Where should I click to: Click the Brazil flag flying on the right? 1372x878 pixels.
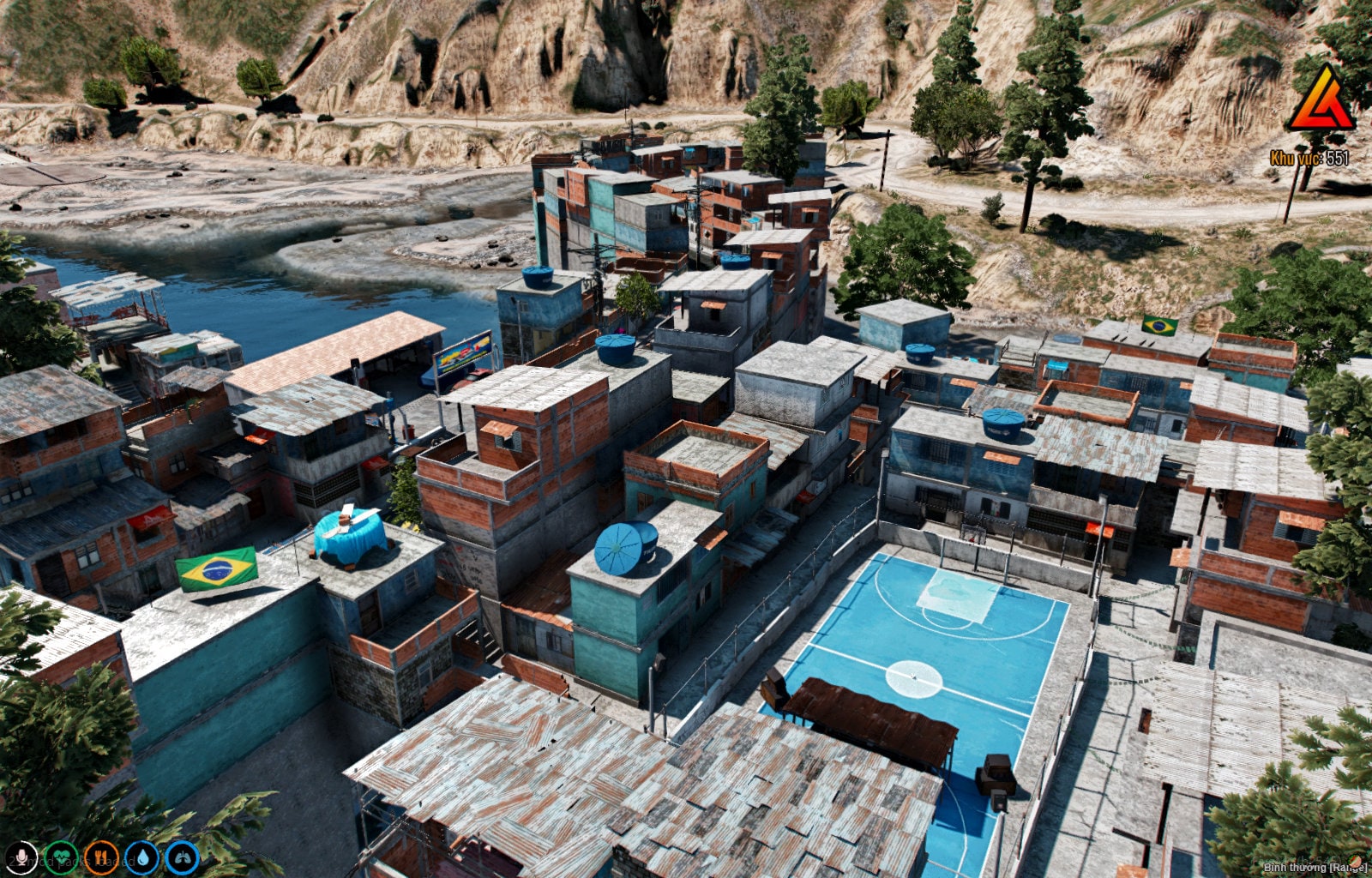coord(1159,325)
